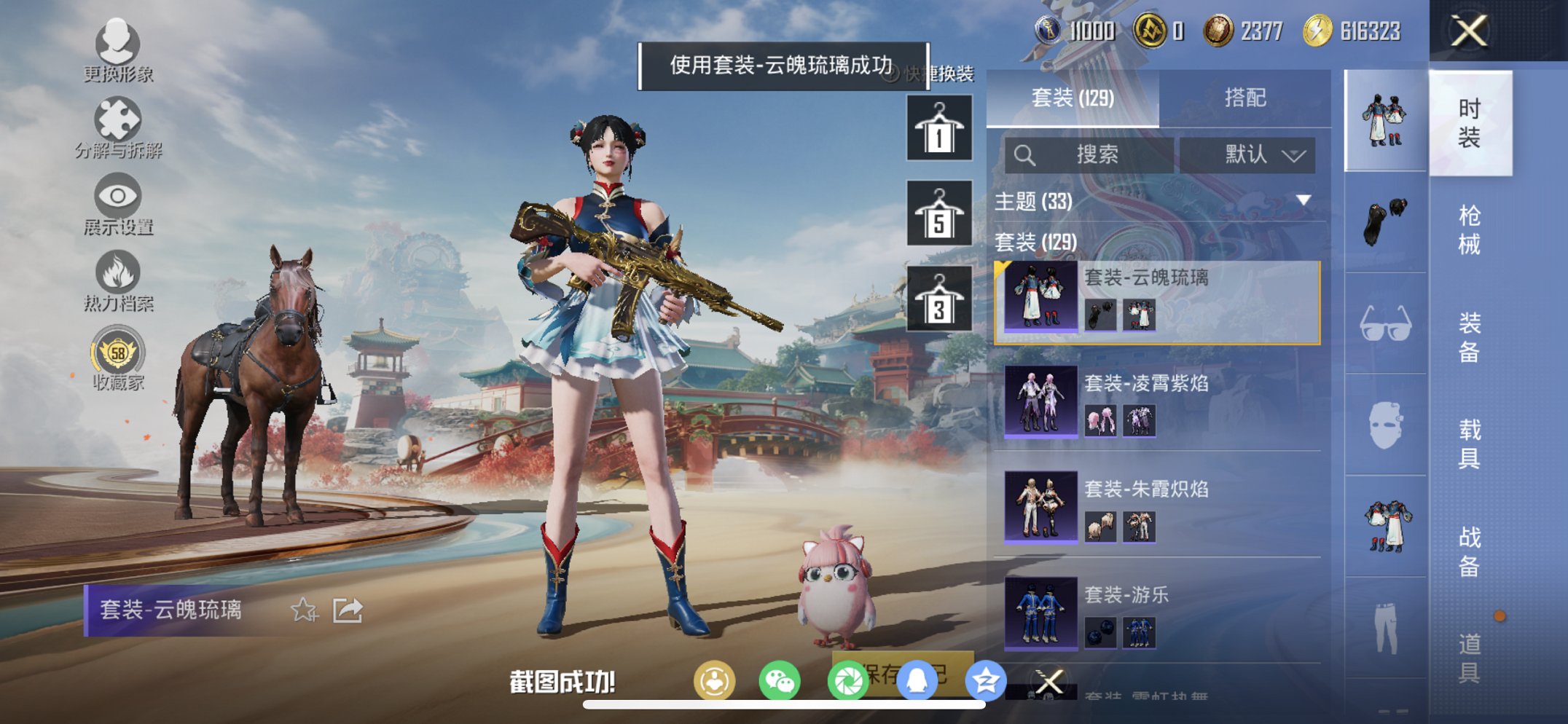Open the 热力档案 heat profile

point(121,280)
